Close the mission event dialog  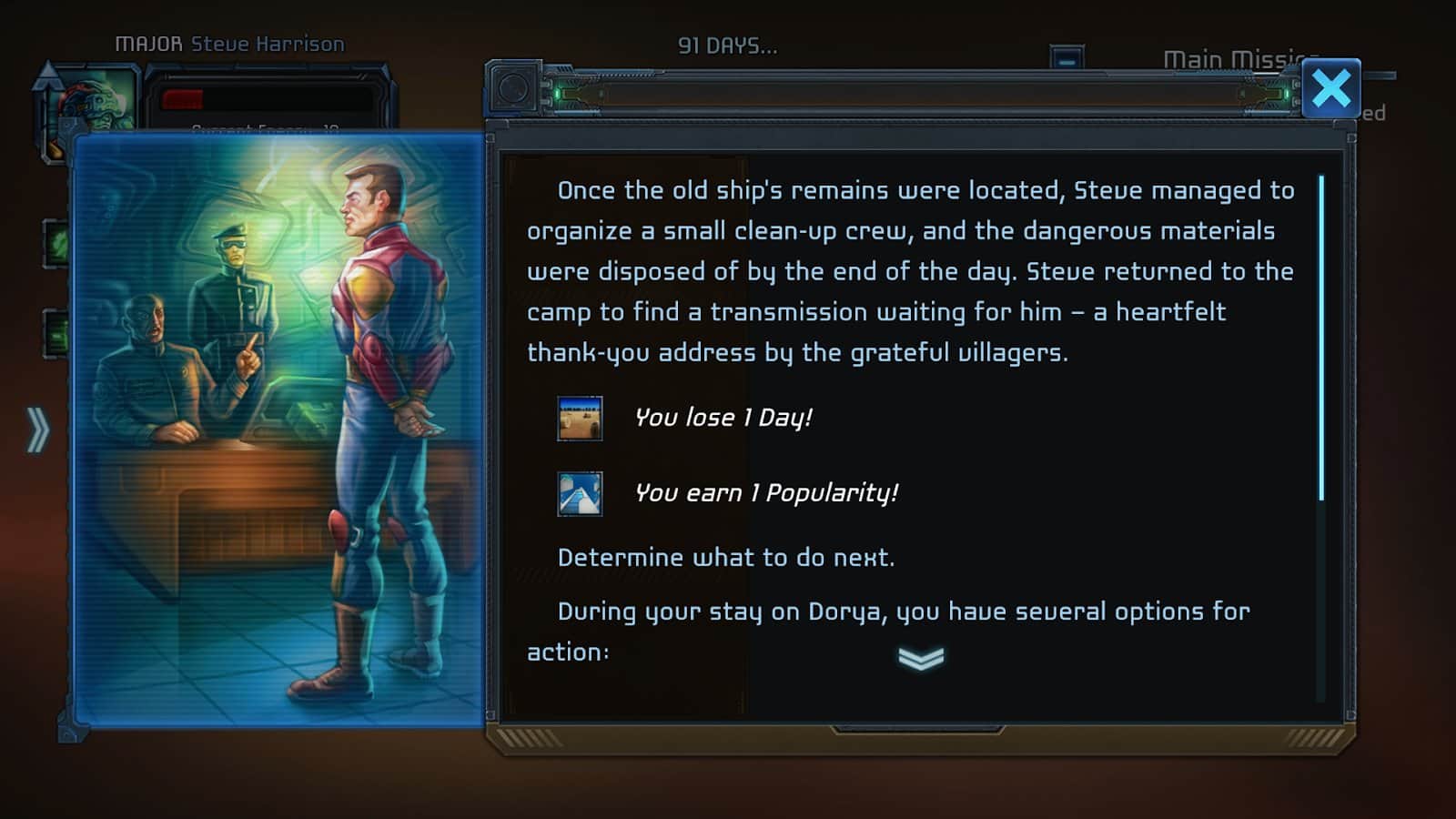[1331, 89]
